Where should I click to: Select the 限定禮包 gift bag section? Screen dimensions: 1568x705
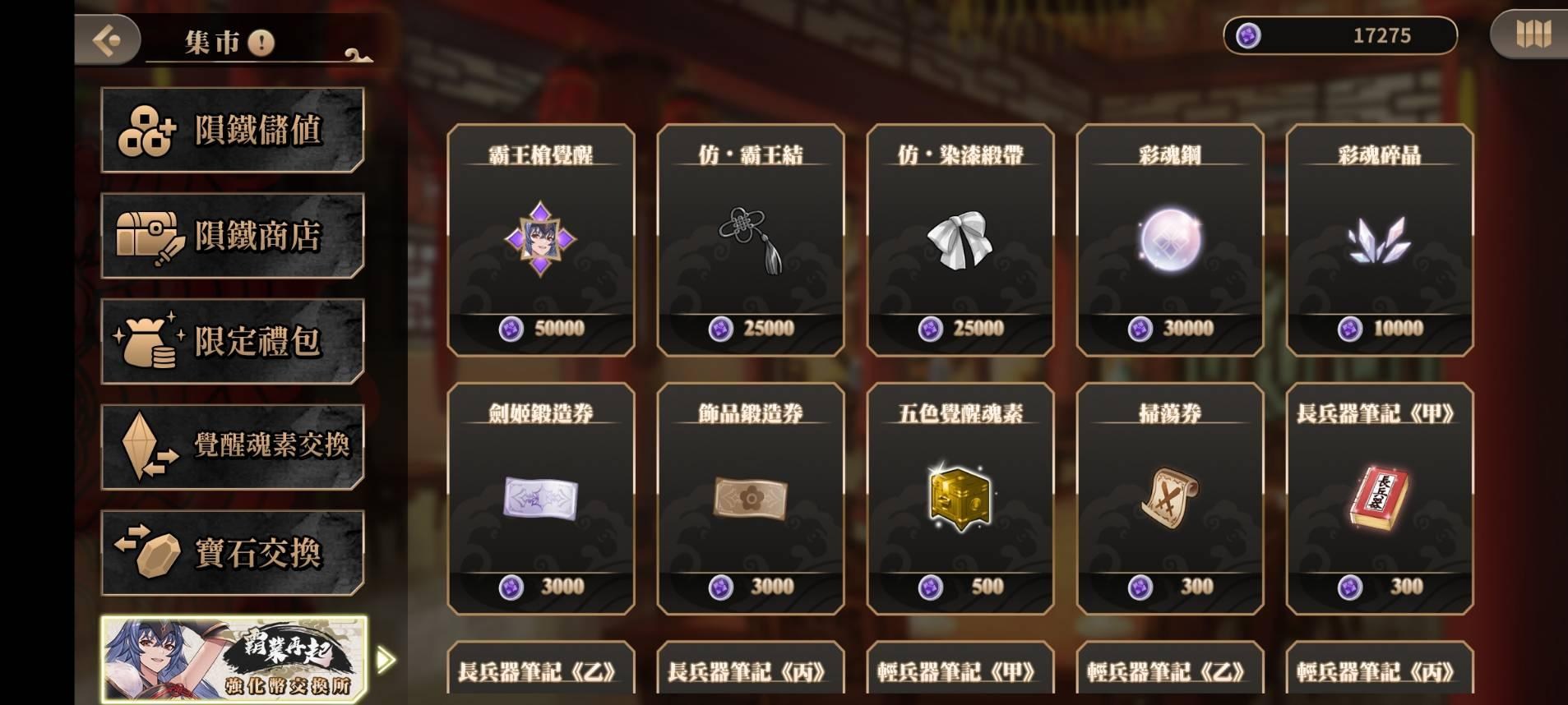click(233, 341)
